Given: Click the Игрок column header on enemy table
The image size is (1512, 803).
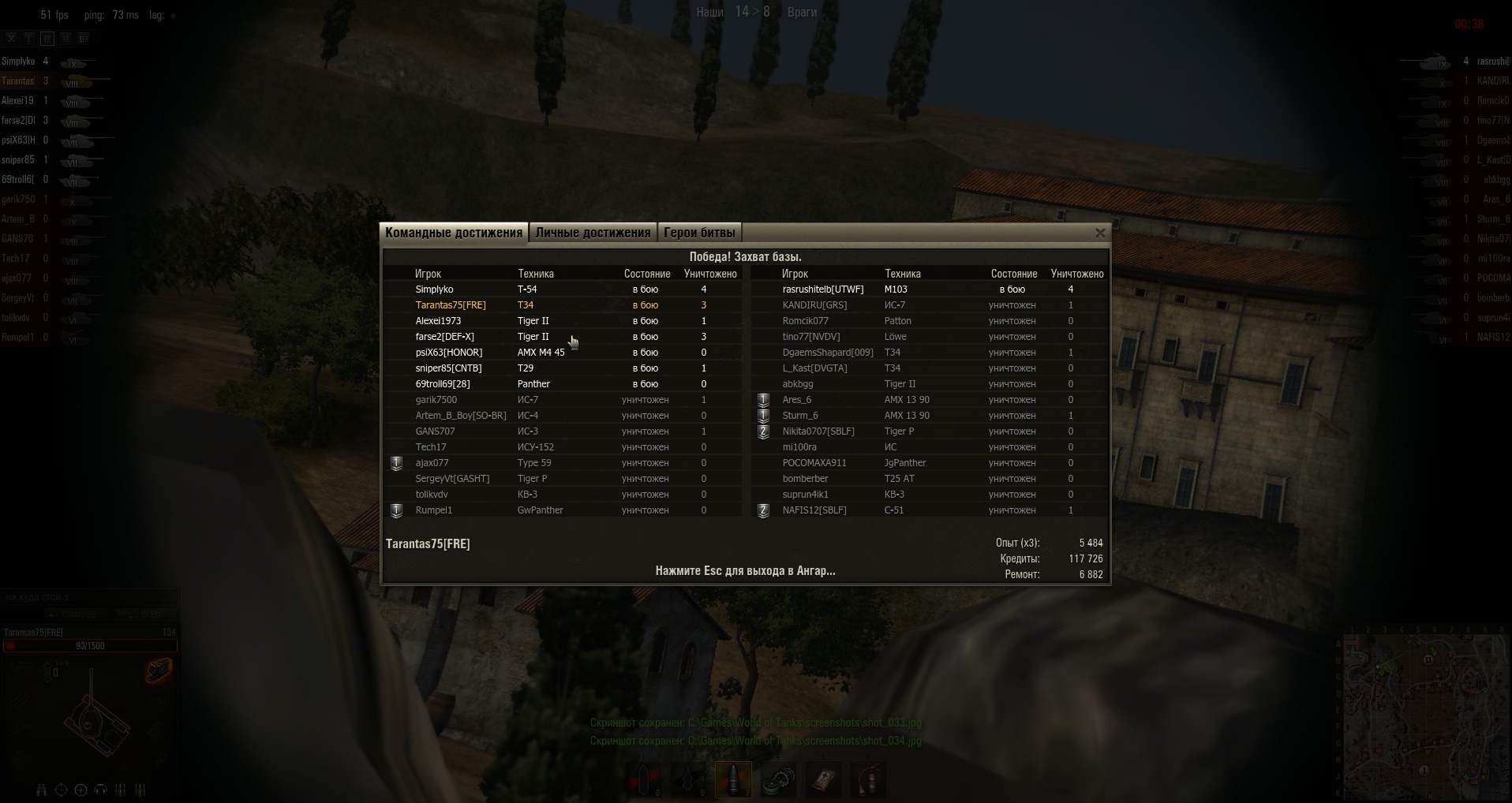Looking at the screenshot, I should pyautogui.click(x=795, y=274).
